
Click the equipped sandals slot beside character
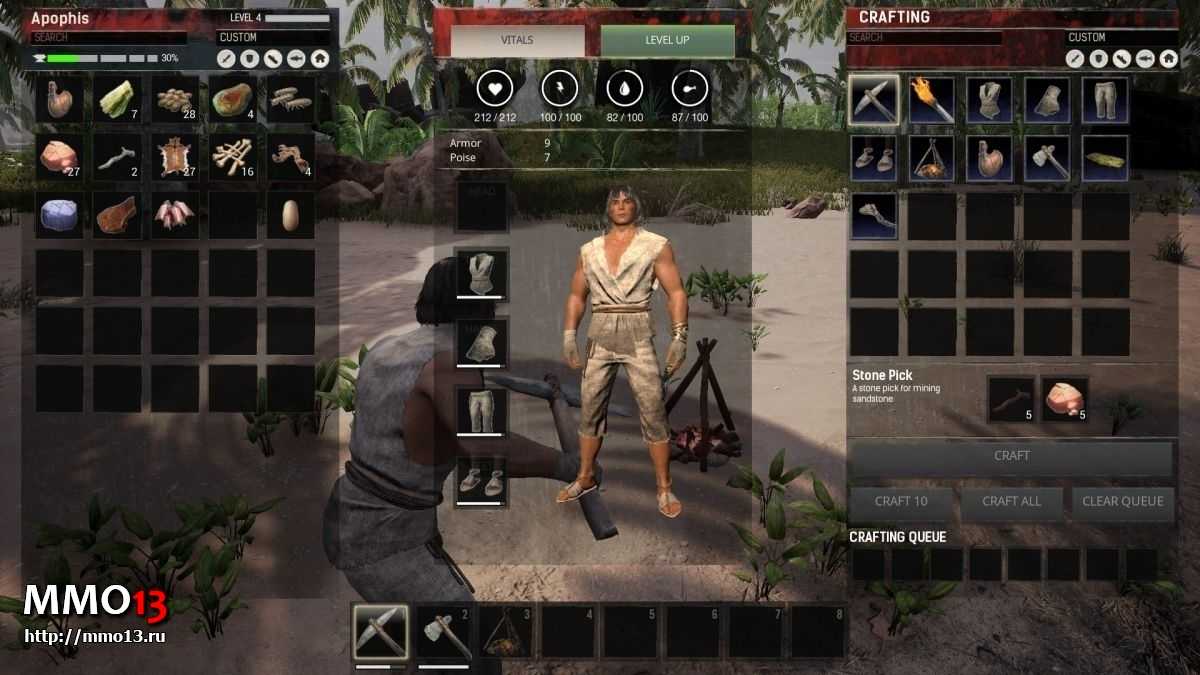click(481, 479)
